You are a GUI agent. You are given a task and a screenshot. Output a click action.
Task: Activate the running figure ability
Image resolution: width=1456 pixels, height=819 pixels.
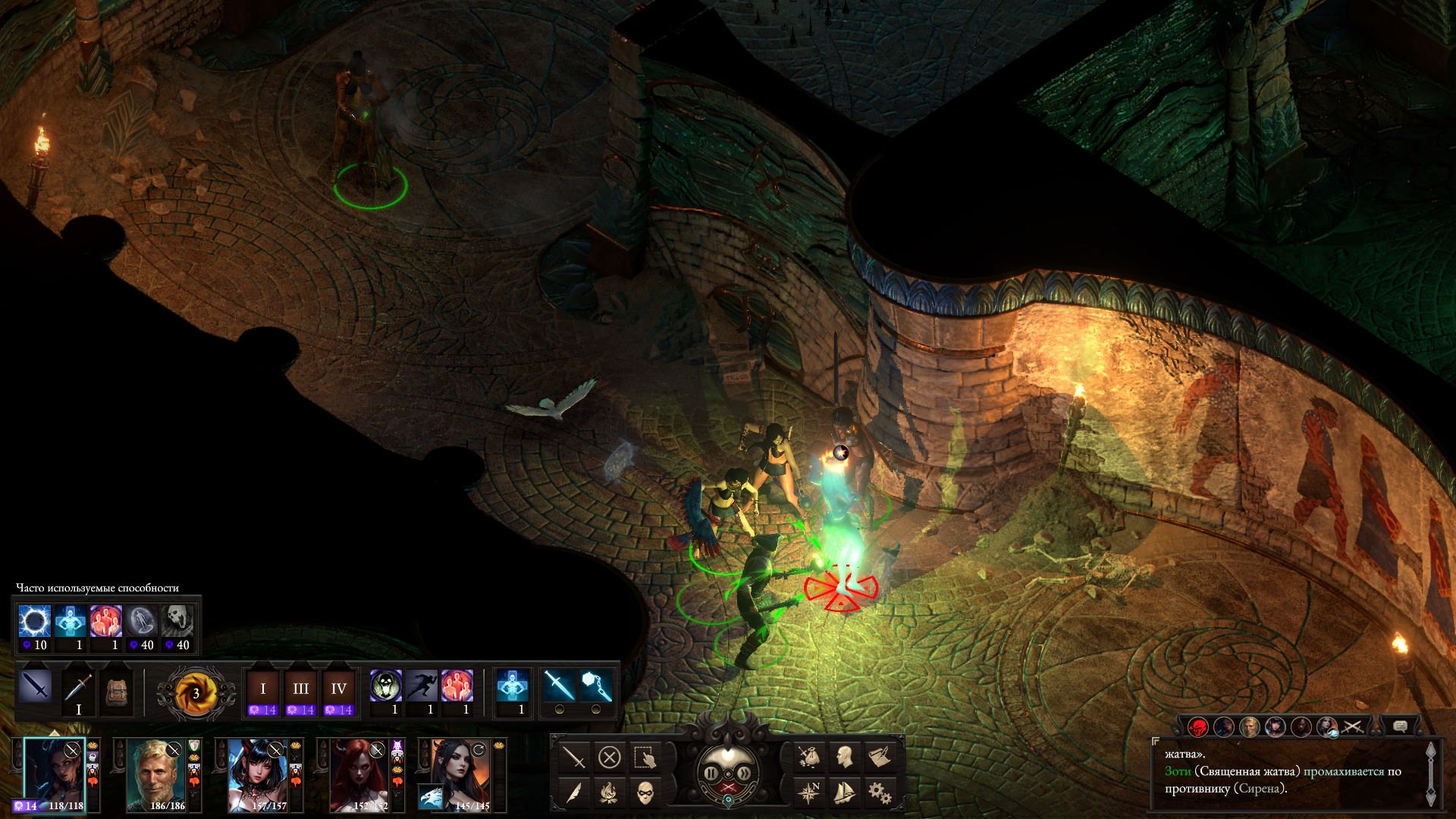coord(422,686)
